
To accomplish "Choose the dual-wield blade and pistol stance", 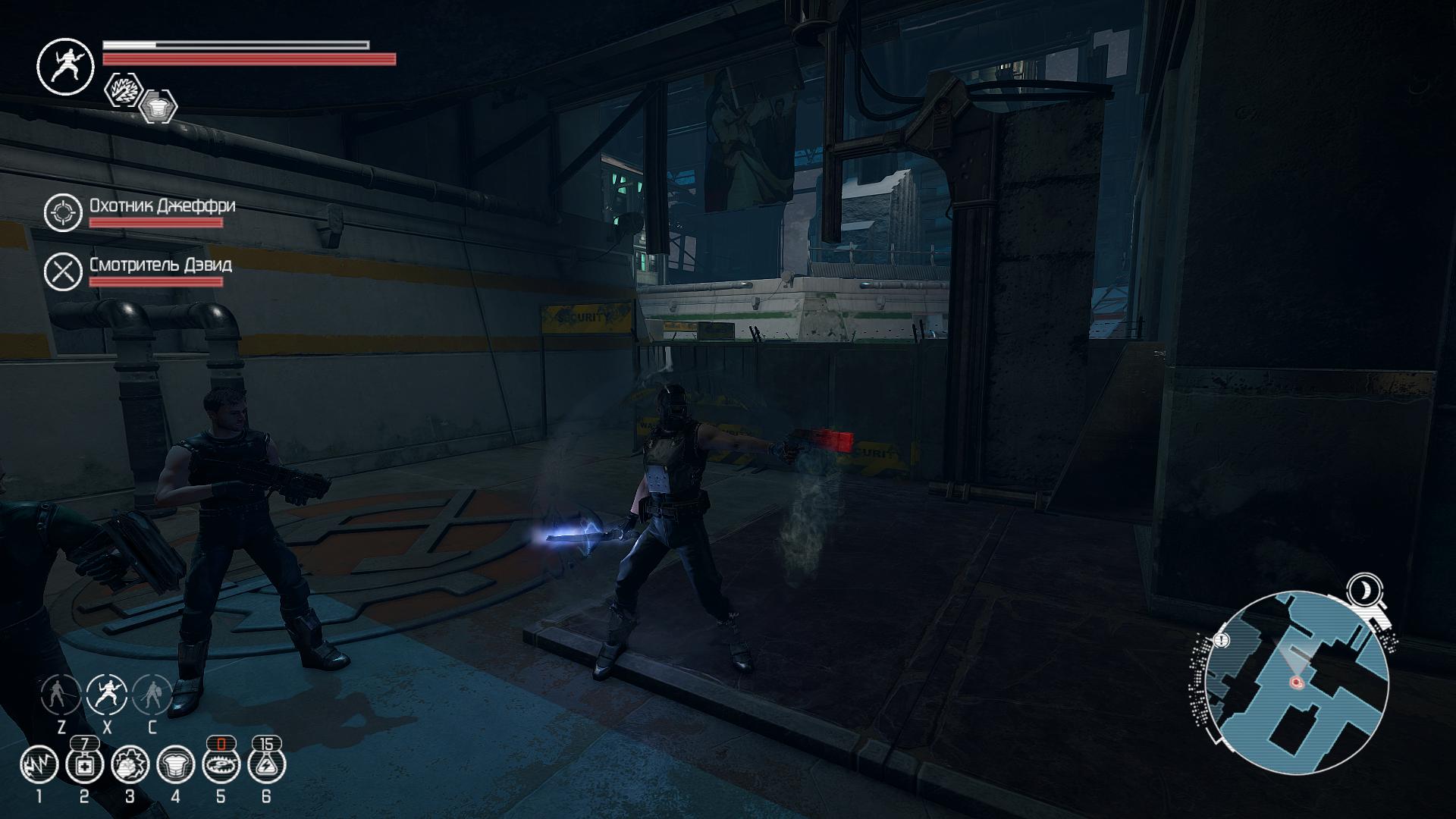I will pos(106,693).
